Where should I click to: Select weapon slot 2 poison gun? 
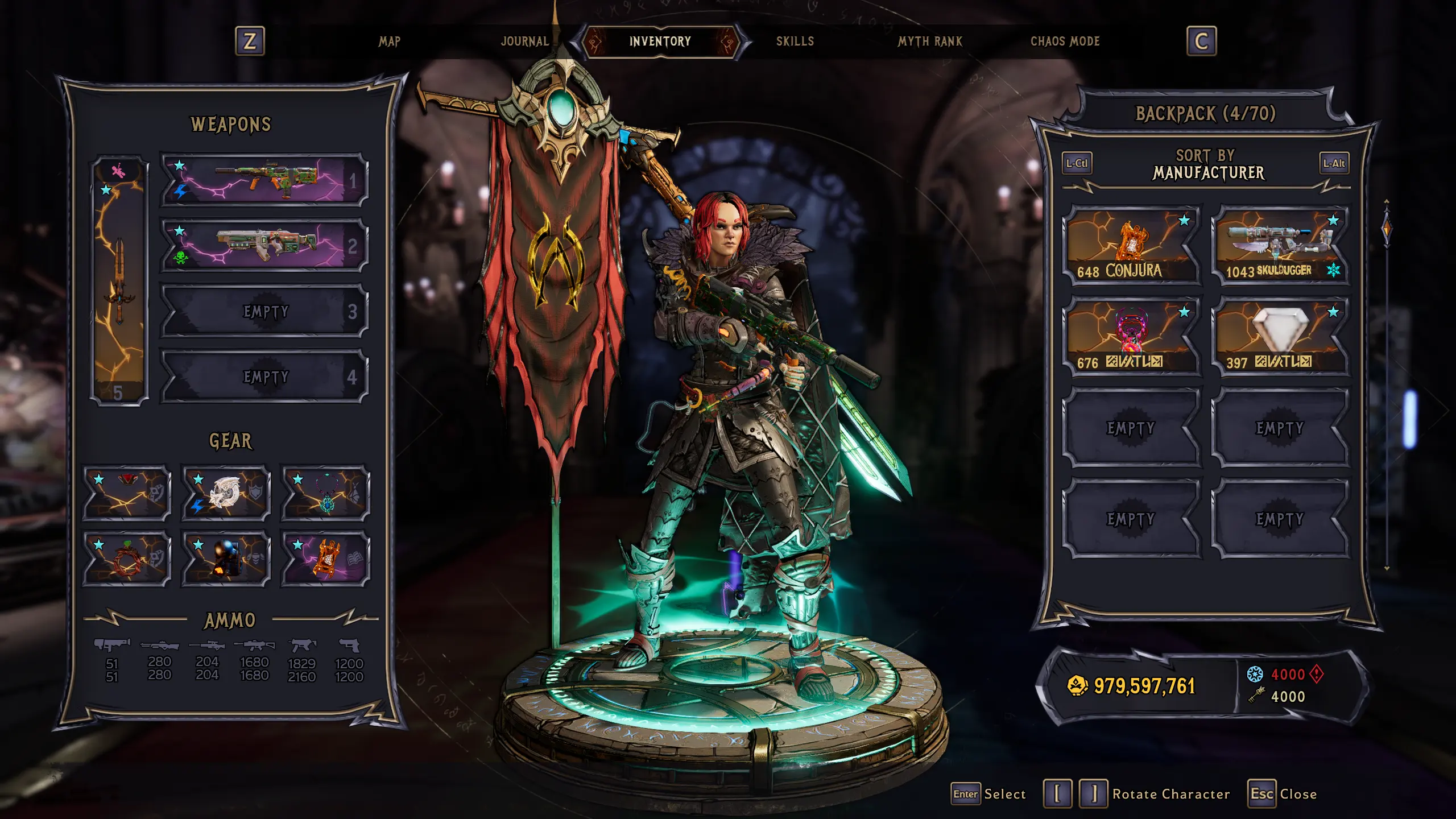(264, 245)
